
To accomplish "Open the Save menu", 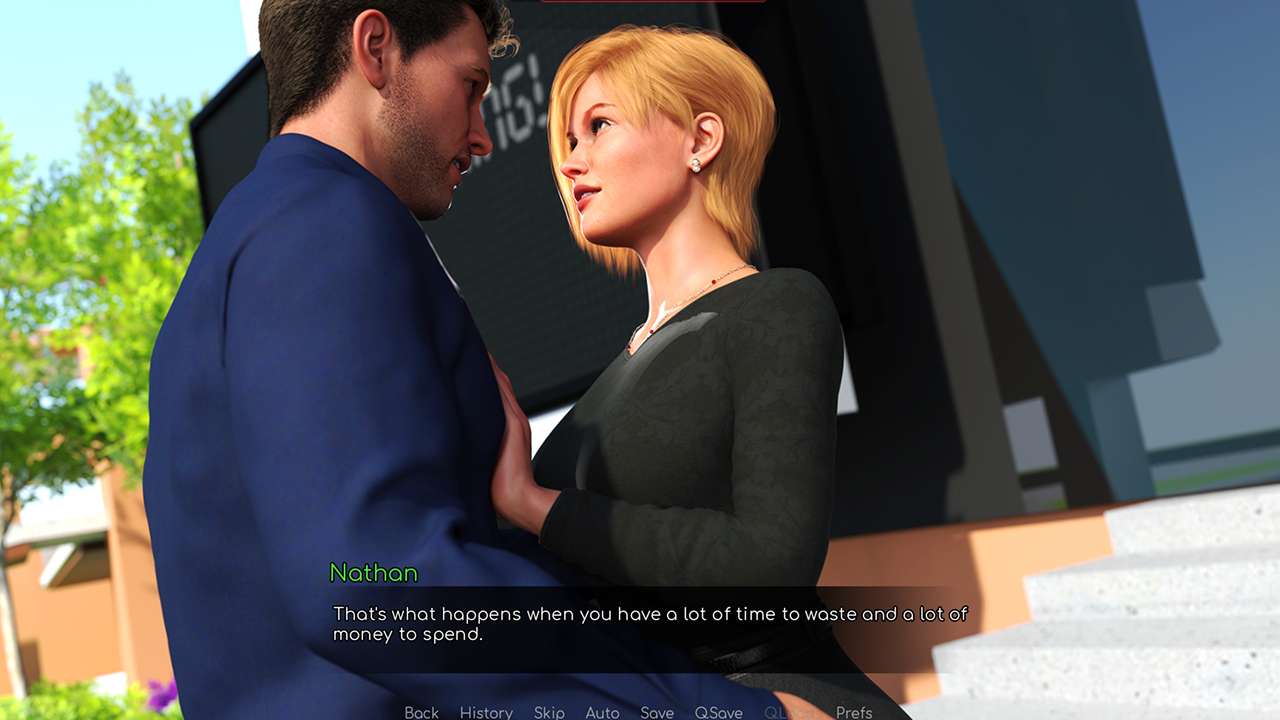I will 657,712.
